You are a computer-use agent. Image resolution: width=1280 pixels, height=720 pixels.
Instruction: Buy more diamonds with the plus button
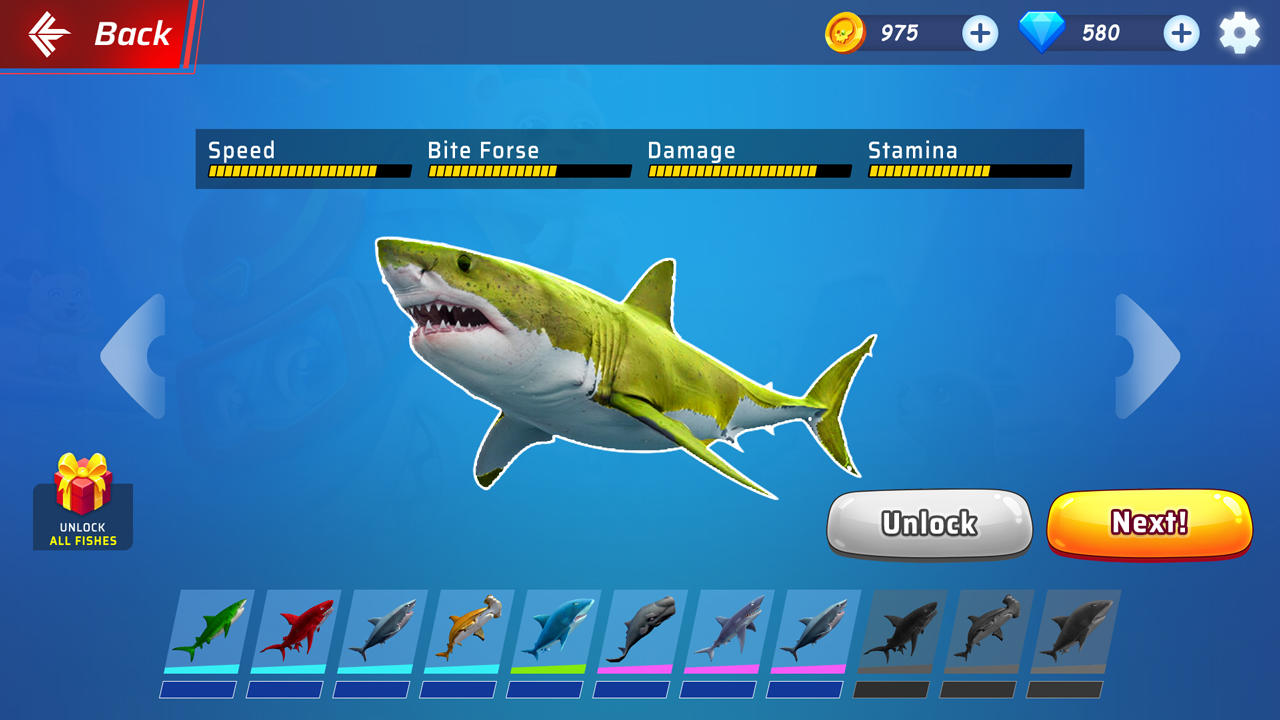[1181, 33]
